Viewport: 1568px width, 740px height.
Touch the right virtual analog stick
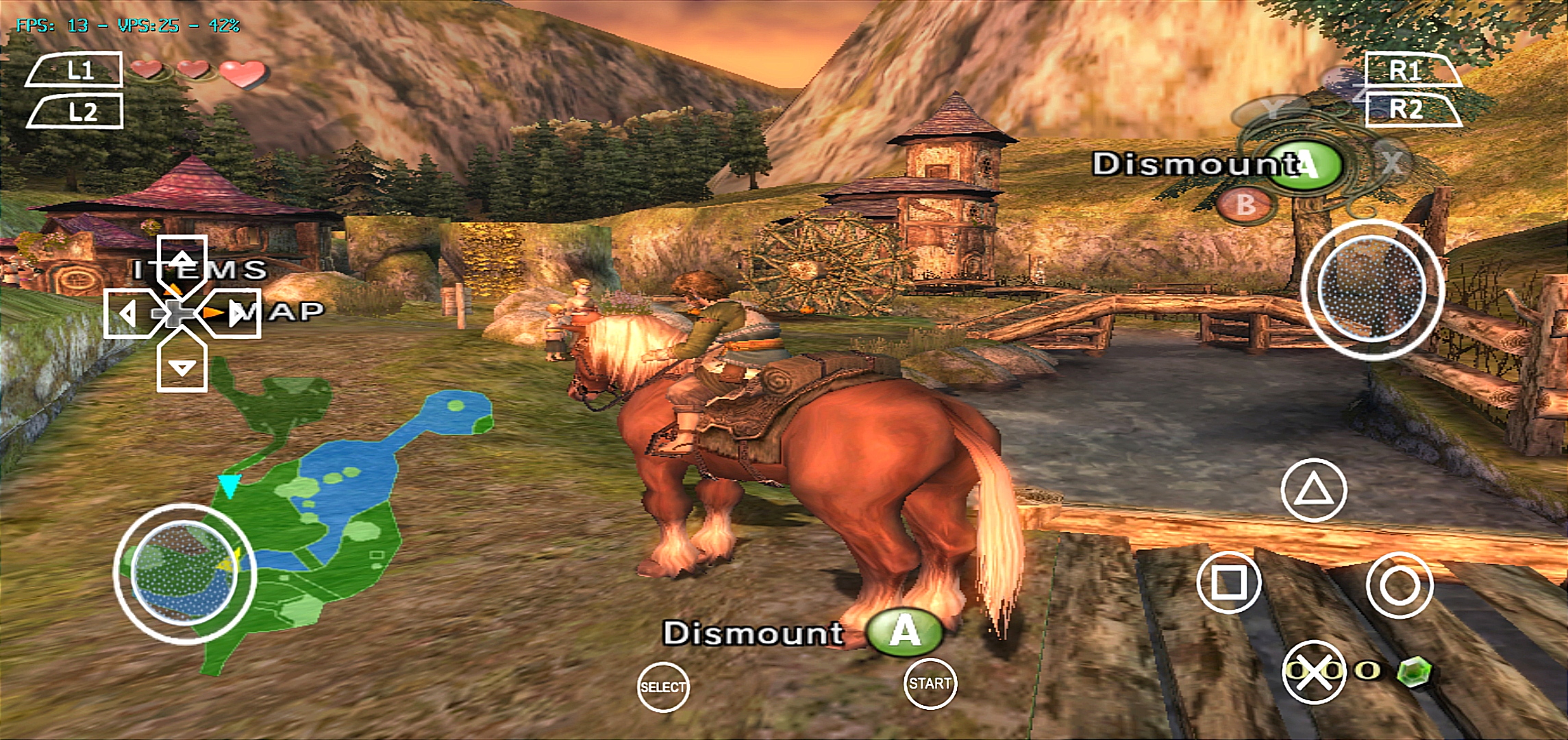pos(1372,290)
